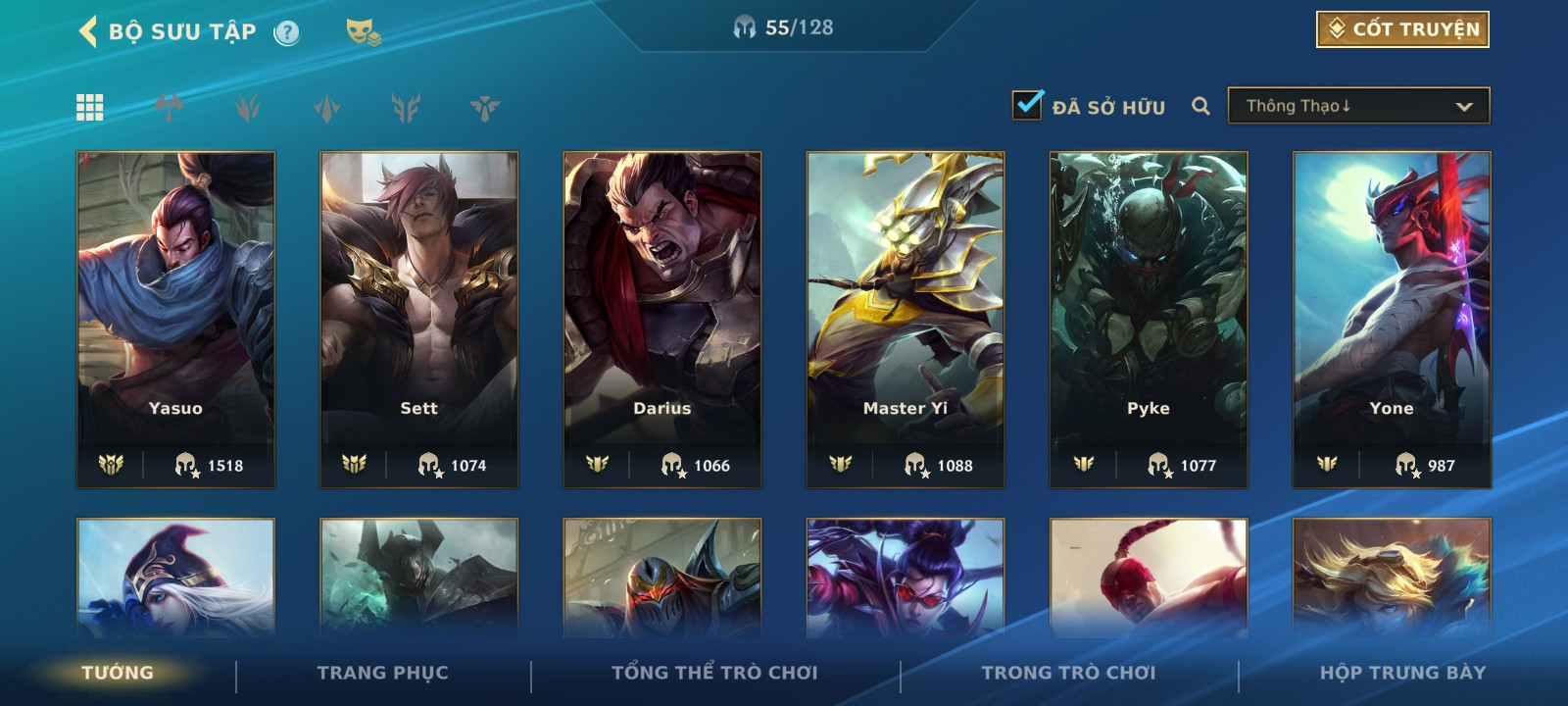This screenshot has width=1568, height=706.
Task: Open the magnifying glass search
Action: tap(1200, 106)
